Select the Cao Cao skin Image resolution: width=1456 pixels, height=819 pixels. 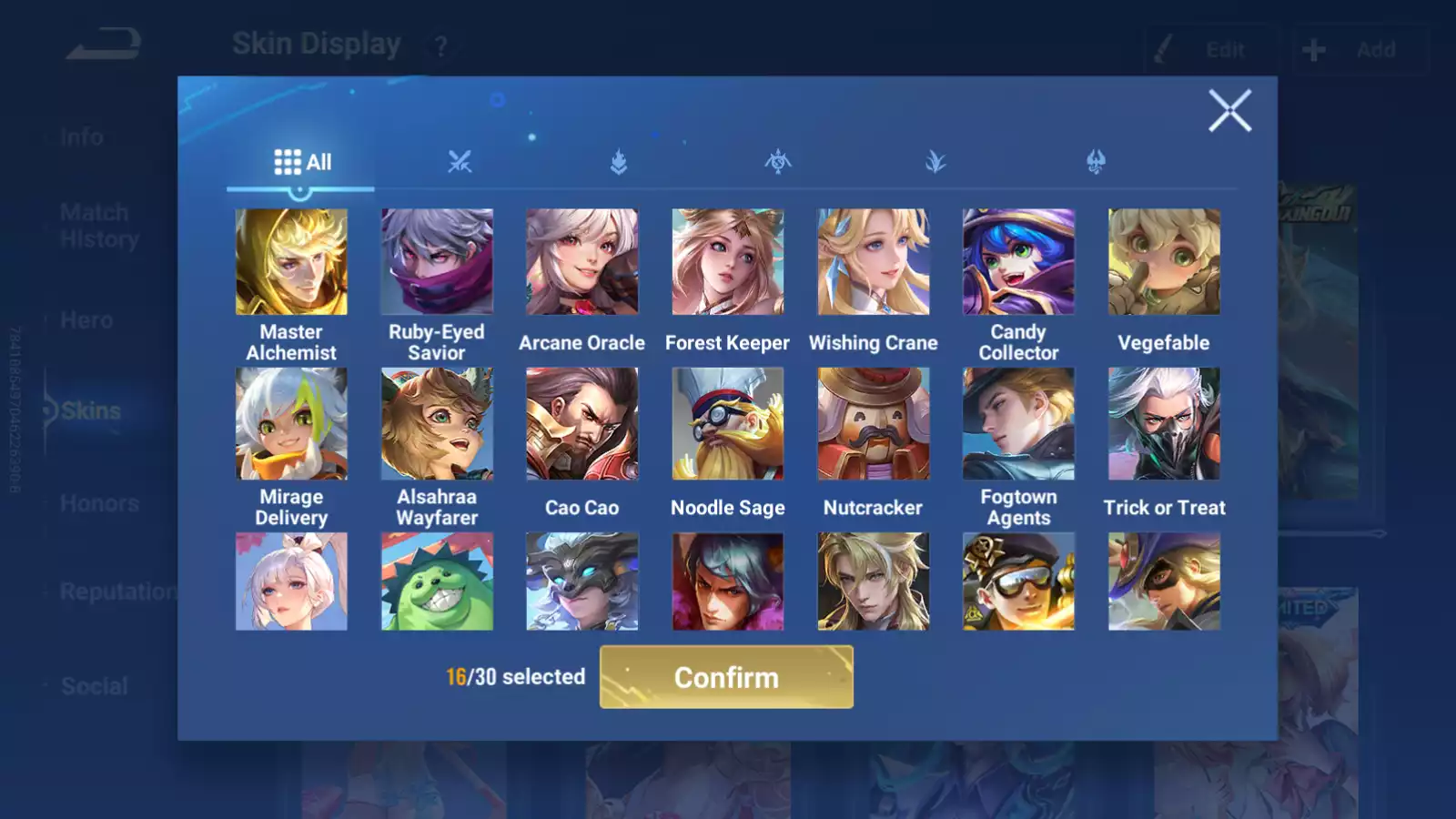click(582, 423)
